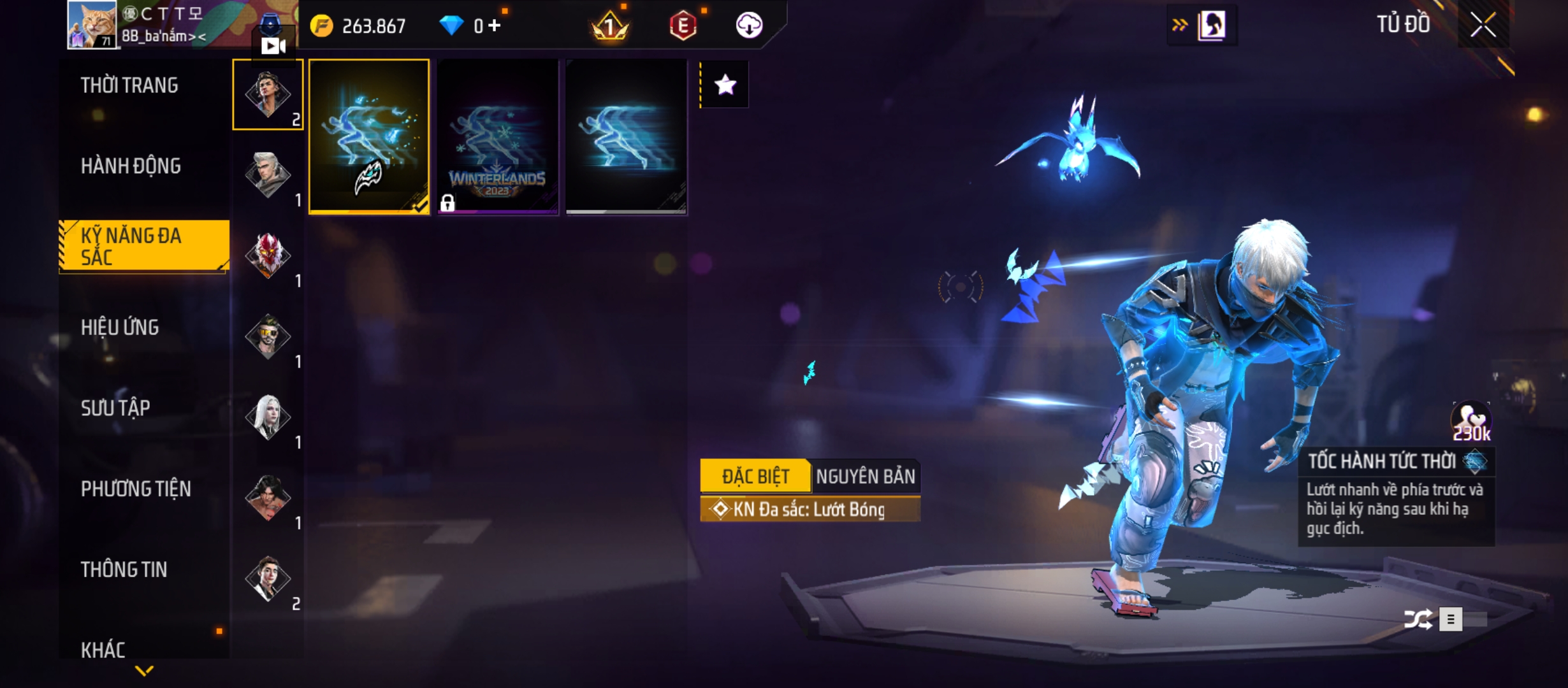Go to Phương Tiện category
Screen dimensions: 1568x688
[x=136, y=489]
